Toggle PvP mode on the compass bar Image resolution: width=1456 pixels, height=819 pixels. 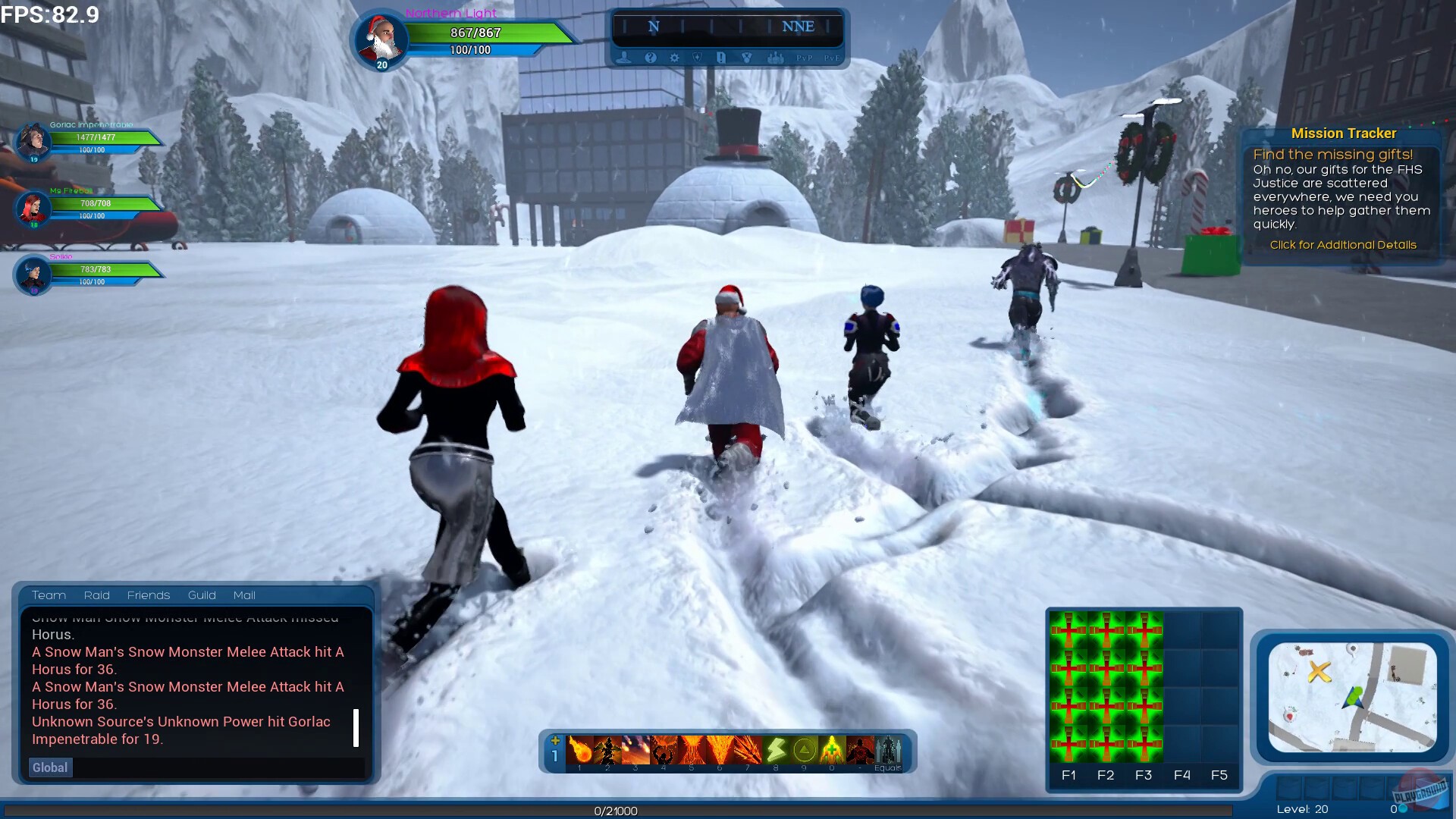804,58
